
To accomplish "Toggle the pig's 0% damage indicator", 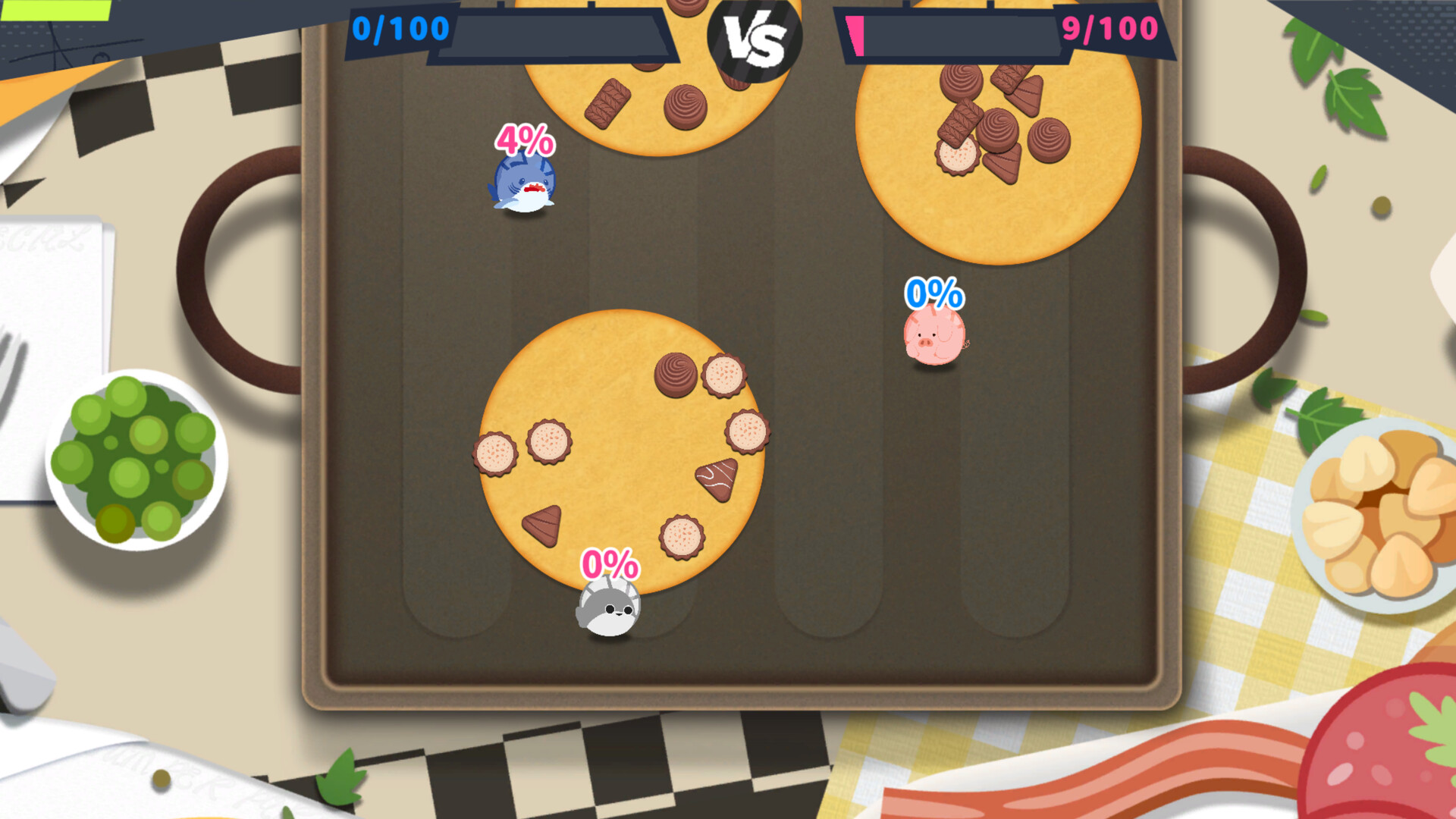I will pos(934,292).
